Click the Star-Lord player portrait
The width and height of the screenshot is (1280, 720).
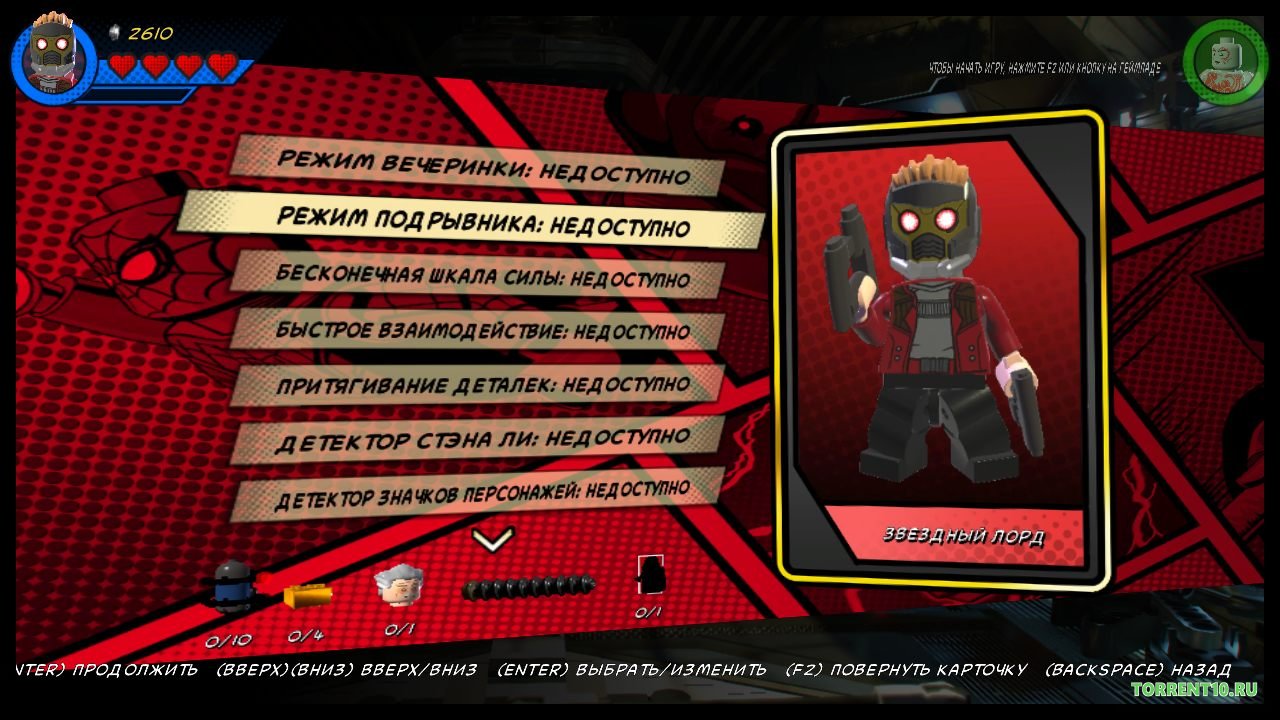coord(53,58)
